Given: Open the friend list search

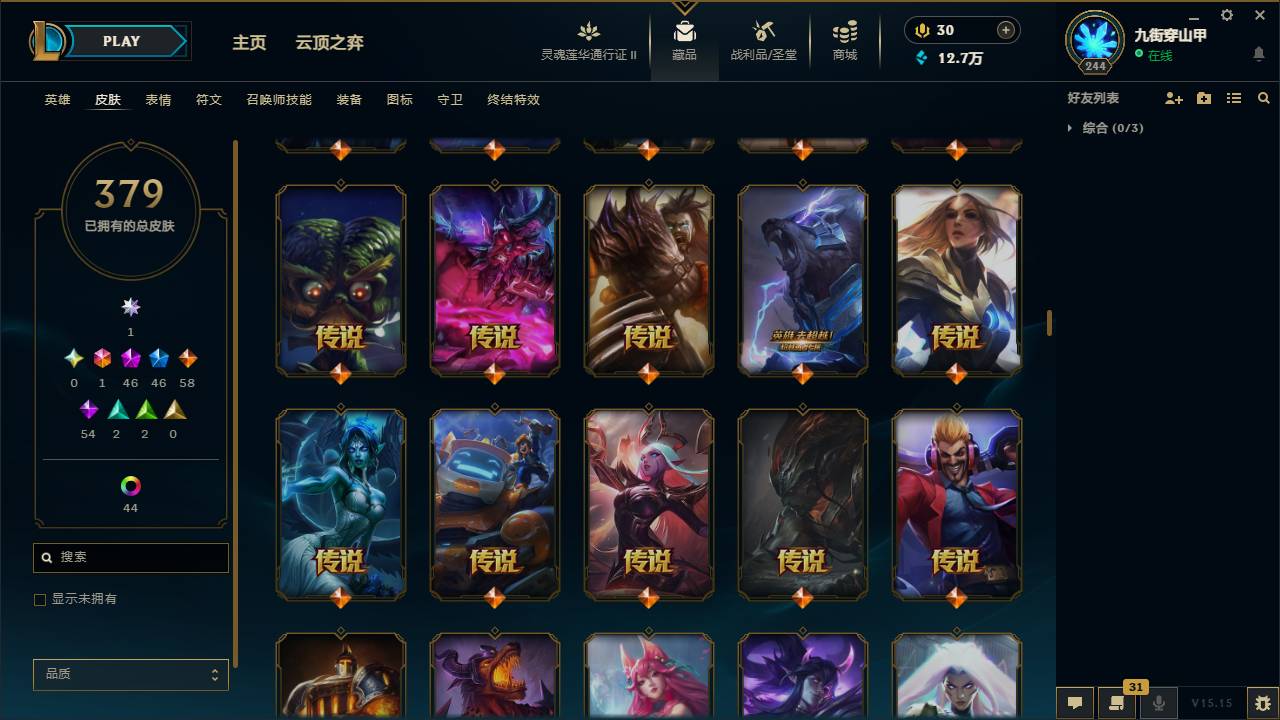Looking at the screenshot, I should coord(1262,98).
